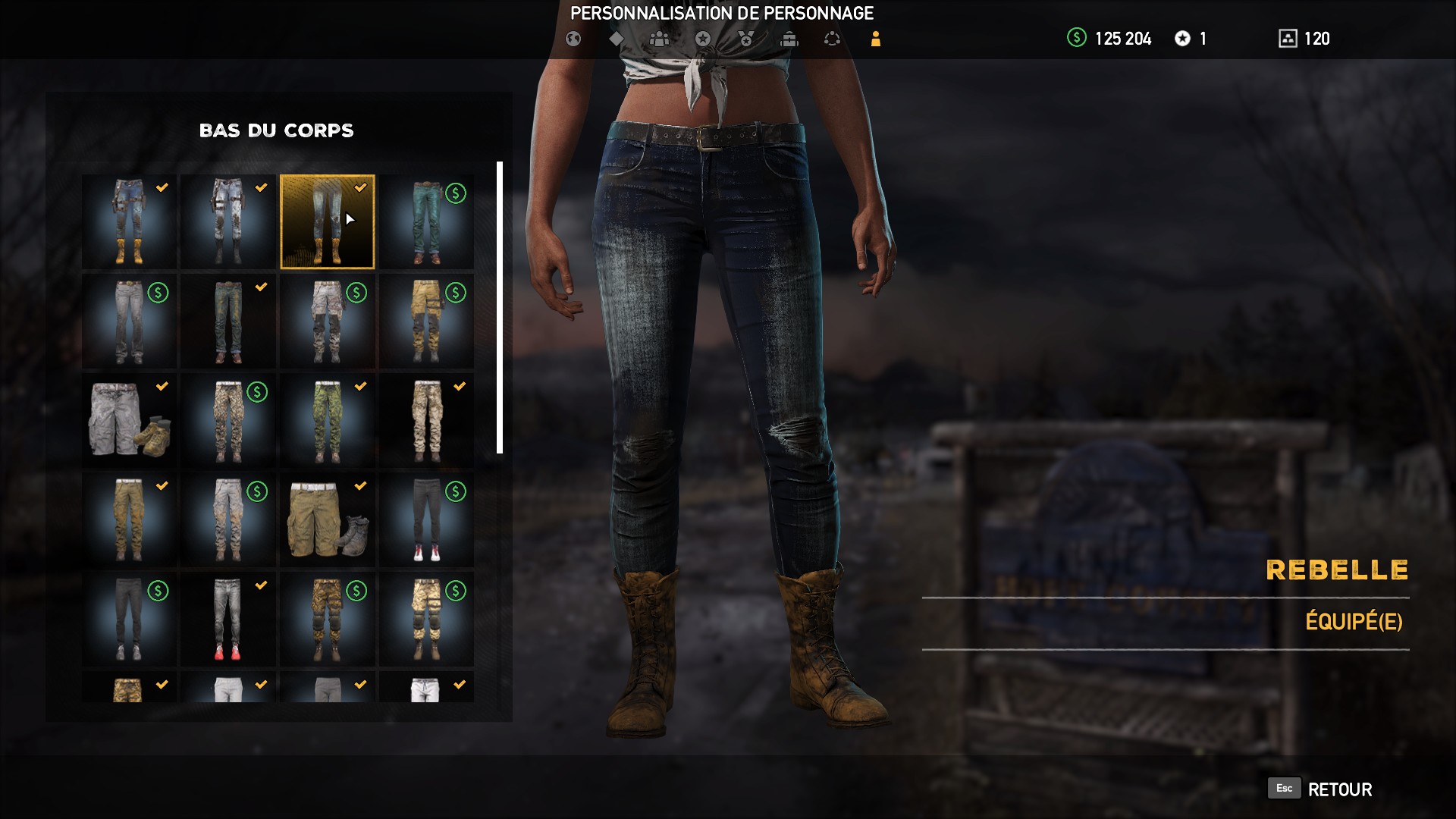Select the highlighted equipped jeans thumbnail
Screen dimensions: 1456x819
coord(327,221)
